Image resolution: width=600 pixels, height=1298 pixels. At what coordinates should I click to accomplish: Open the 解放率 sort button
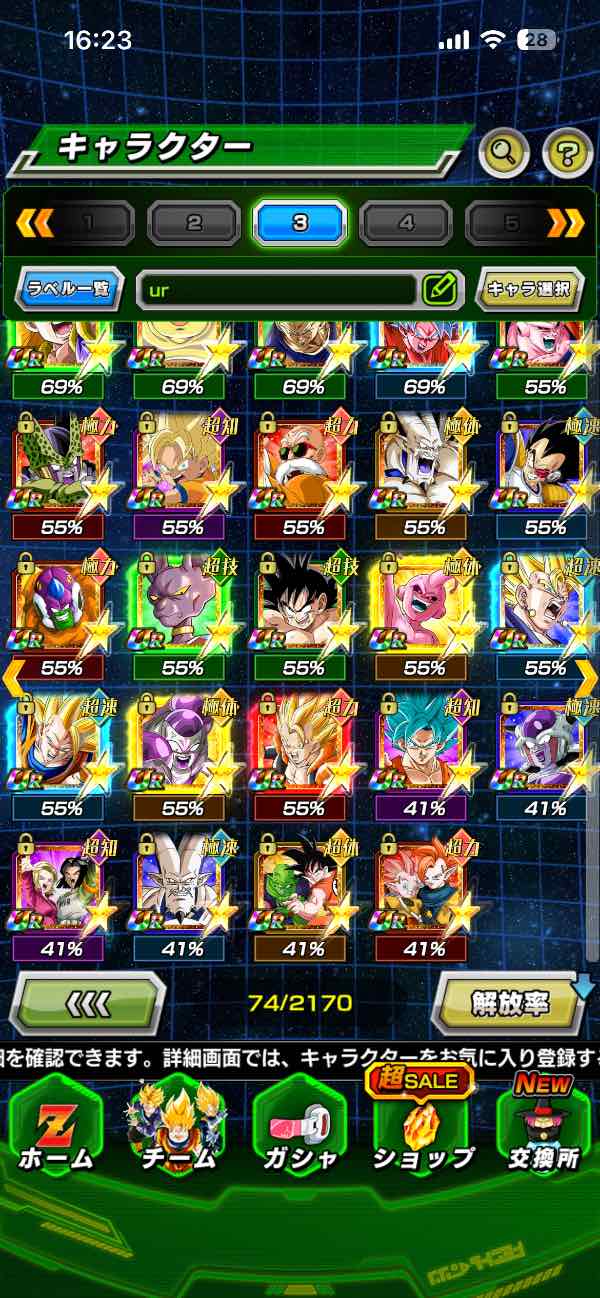point(510,1002)
